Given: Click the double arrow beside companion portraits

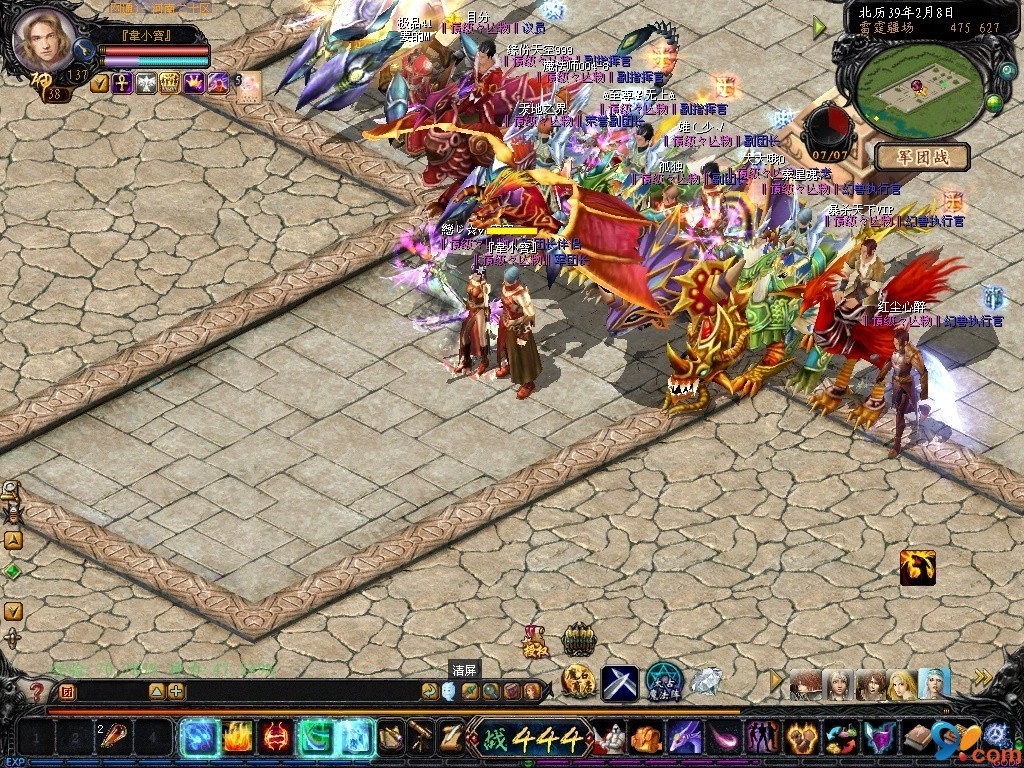Looking at the screenshot, I should click(x=984, y=679).
